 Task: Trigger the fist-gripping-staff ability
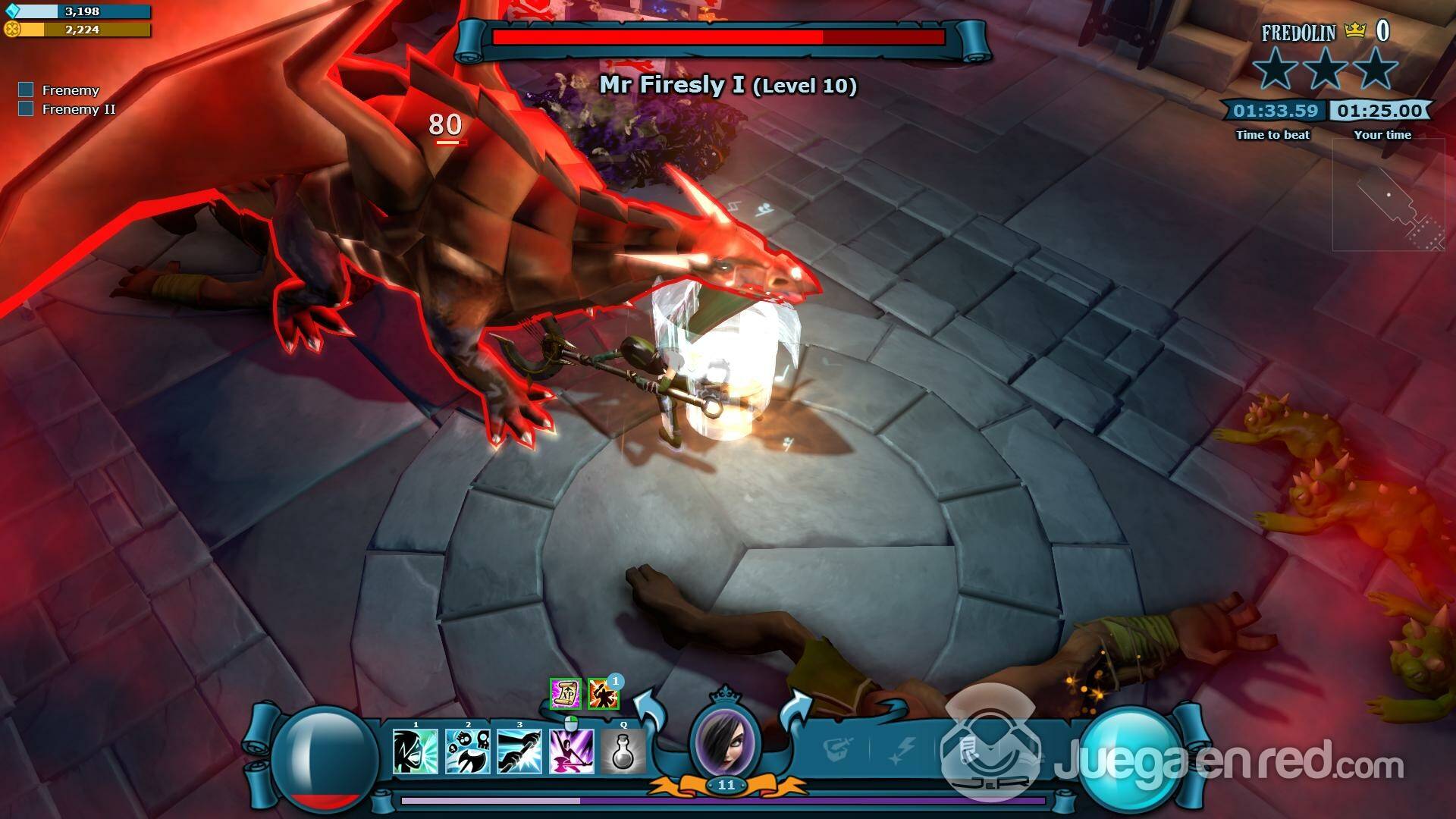point(519,751)
